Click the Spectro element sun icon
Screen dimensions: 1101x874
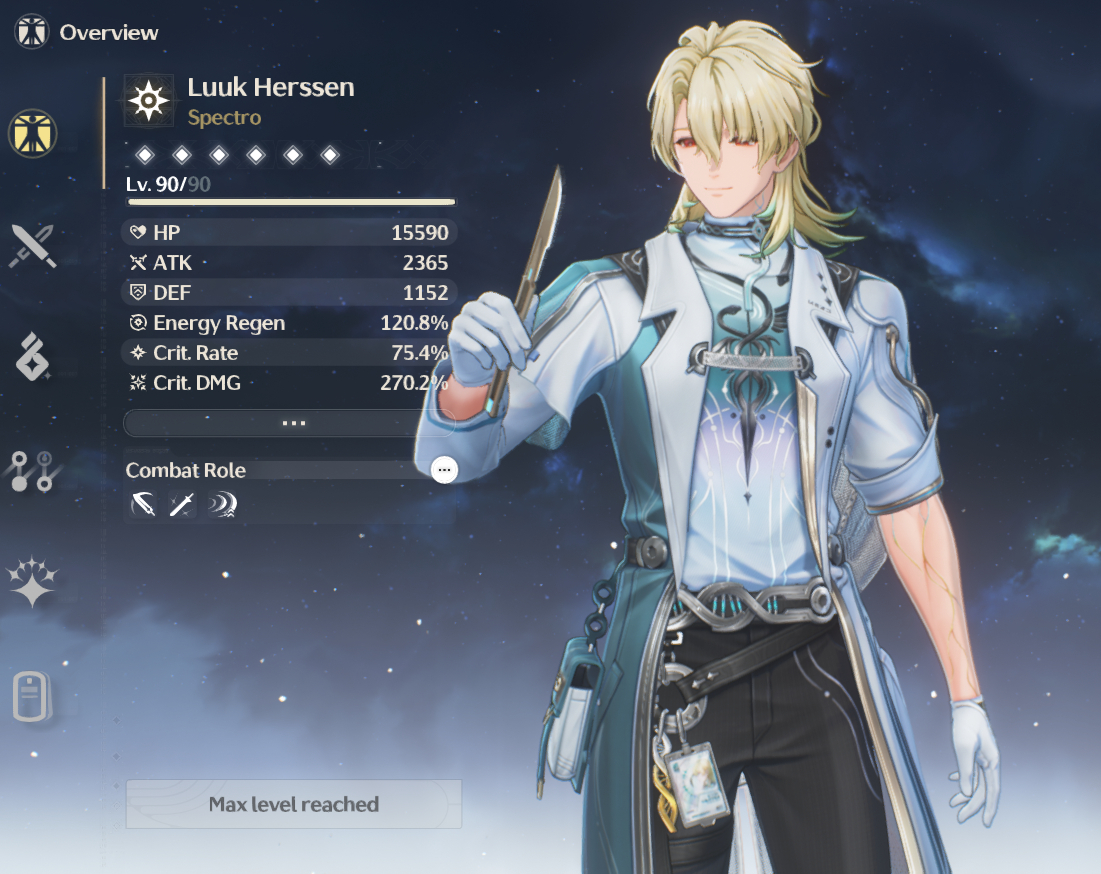pyautogui.click(x=148, y=101)
